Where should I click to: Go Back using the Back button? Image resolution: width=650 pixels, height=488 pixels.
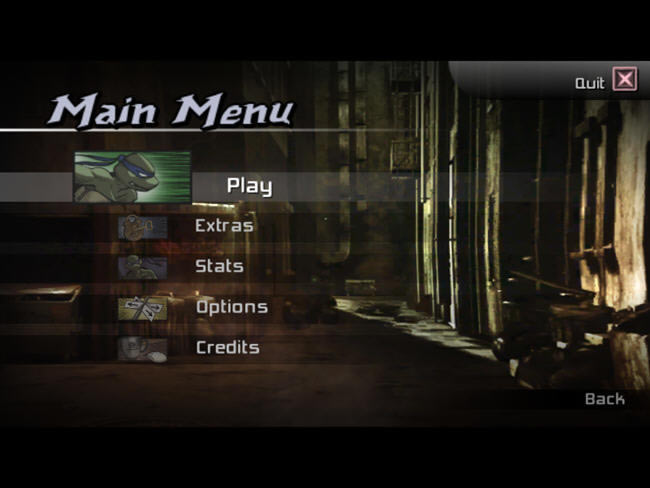604,399
